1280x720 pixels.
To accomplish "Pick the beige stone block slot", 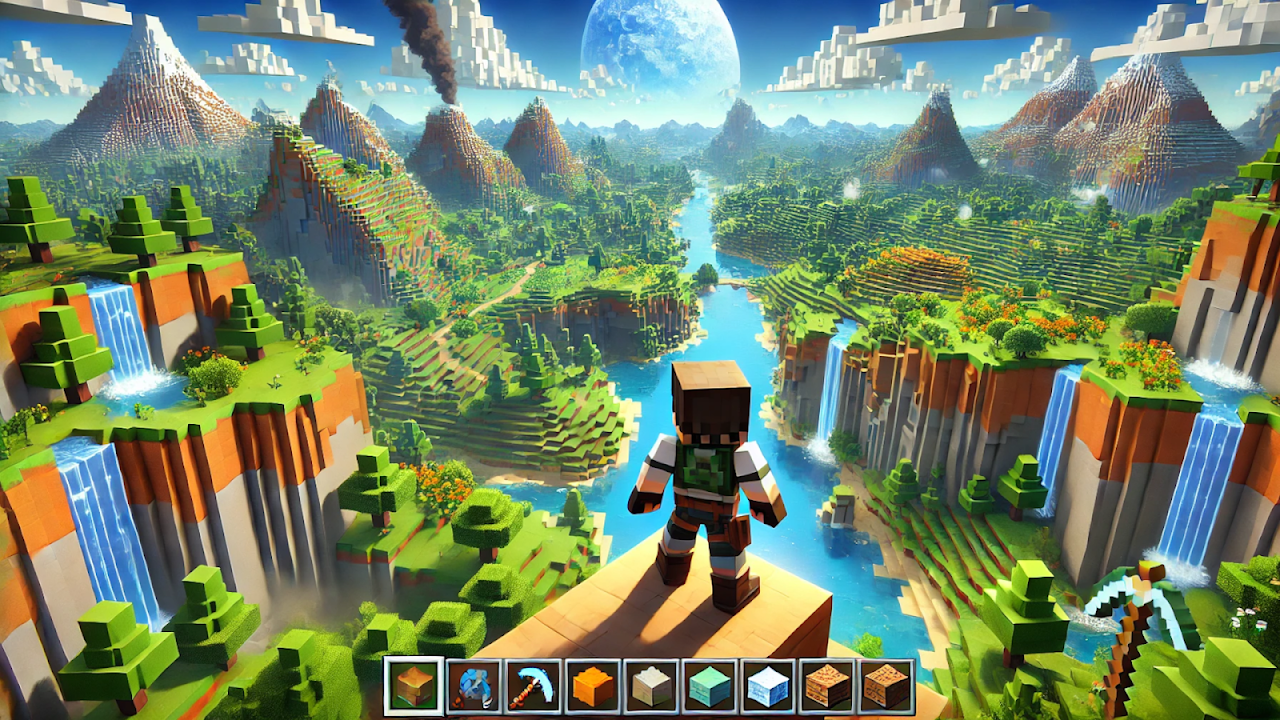I will (650, 686).
